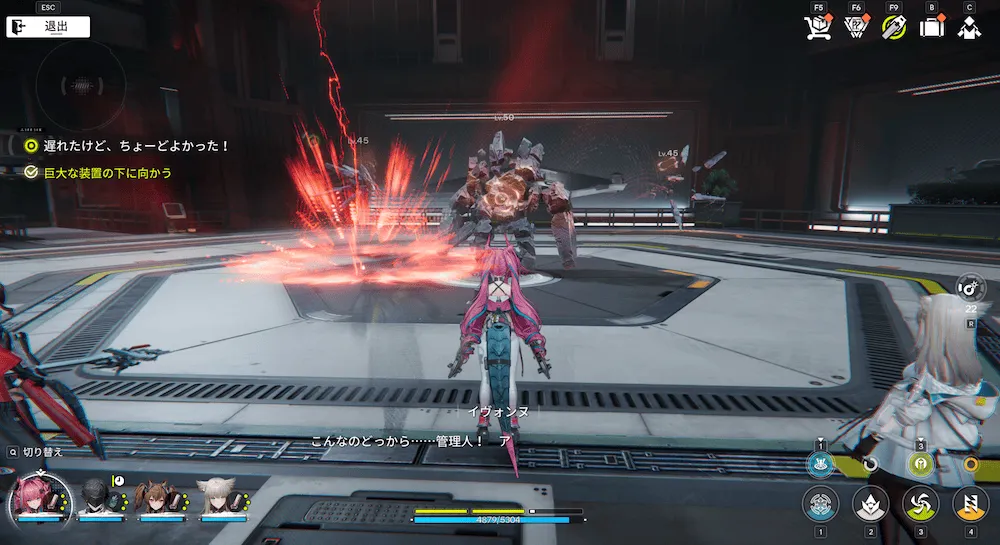Click the green-circled USB stick icon
The width and height of the screenshot is (1000, 545).
[x=893, y=28]
